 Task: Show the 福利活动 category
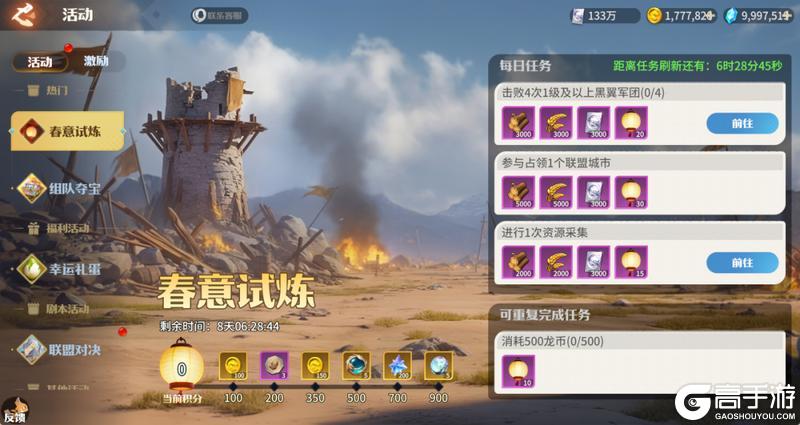tap(66, 228)
